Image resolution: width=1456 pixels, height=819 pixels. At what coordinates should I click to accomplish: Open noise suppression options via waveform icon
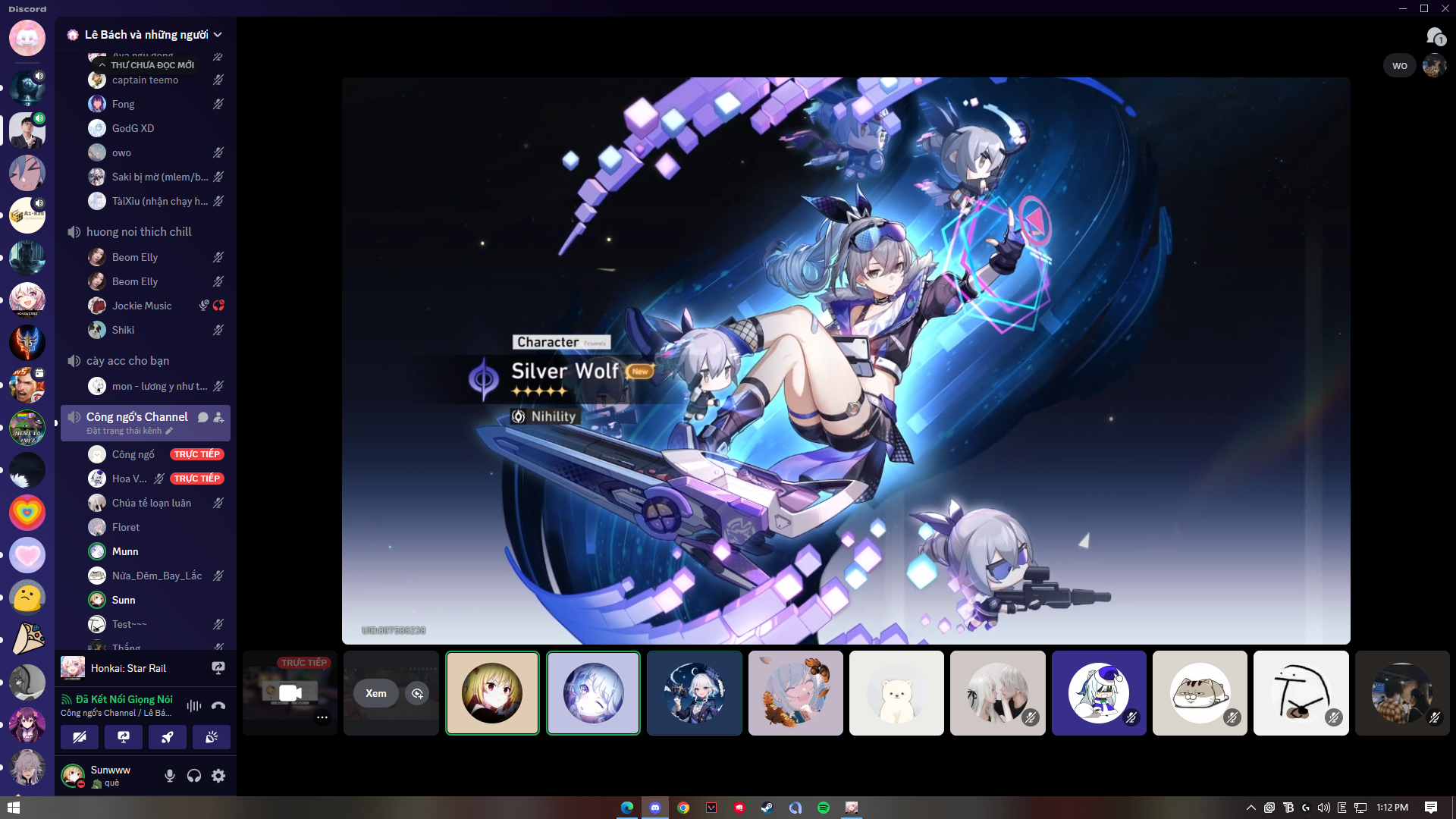coord(193,706)
